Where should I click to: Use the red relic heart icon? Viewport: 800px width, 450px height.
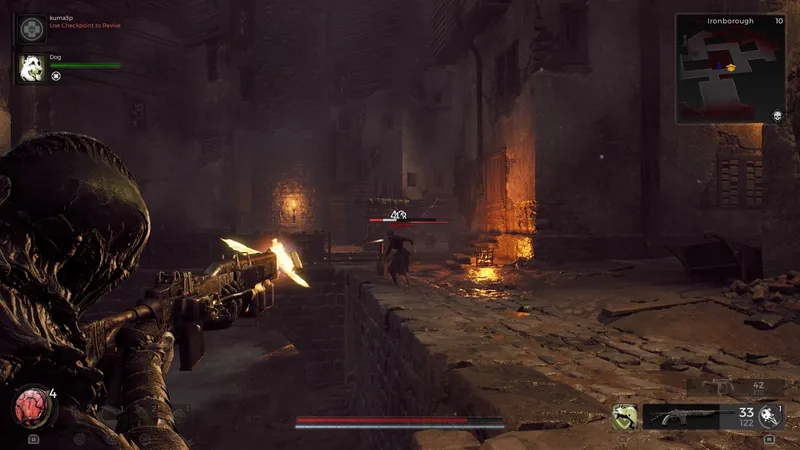[31, 409]
